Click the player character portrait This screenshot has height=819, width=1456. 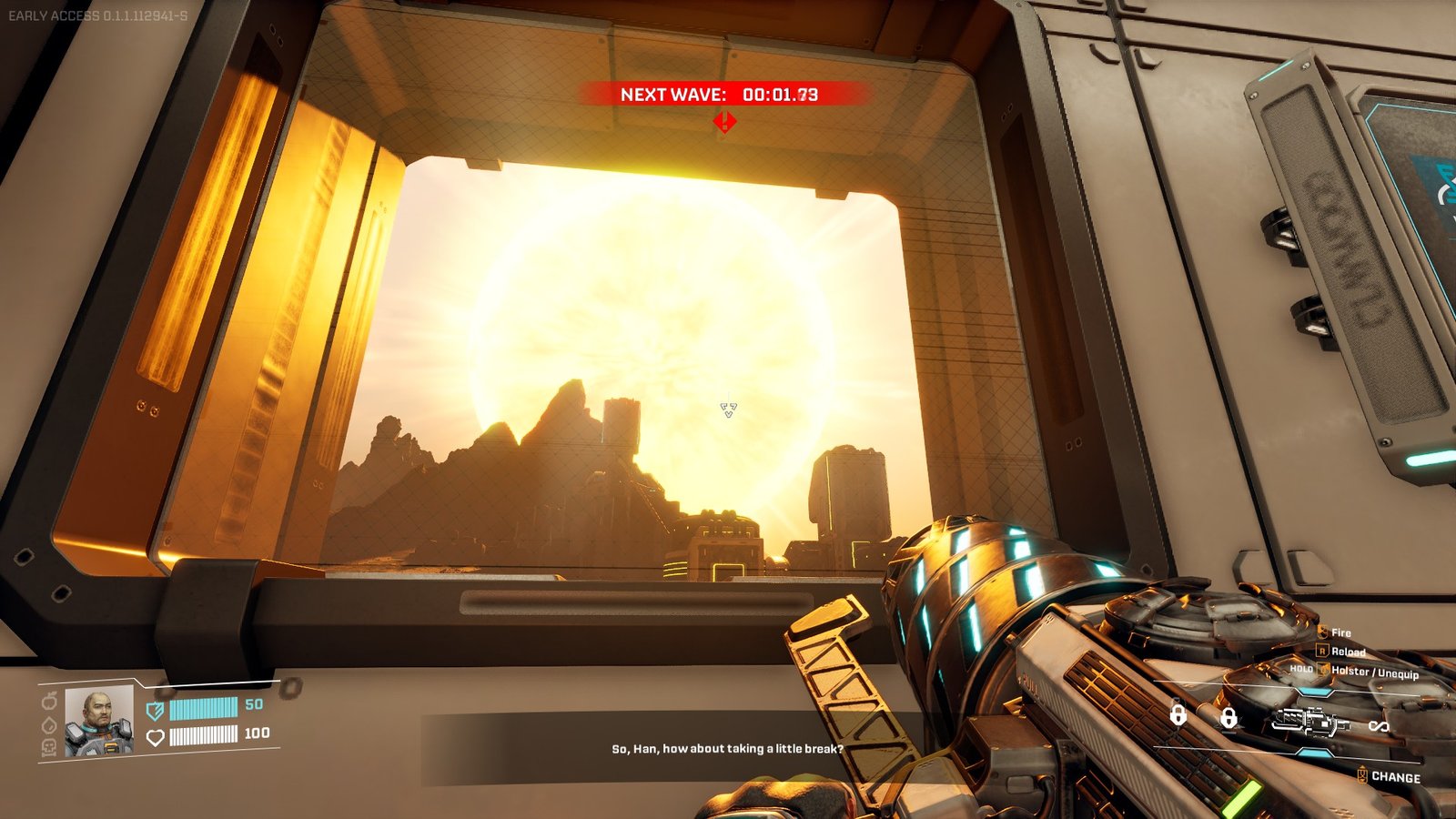pos(99,720)
